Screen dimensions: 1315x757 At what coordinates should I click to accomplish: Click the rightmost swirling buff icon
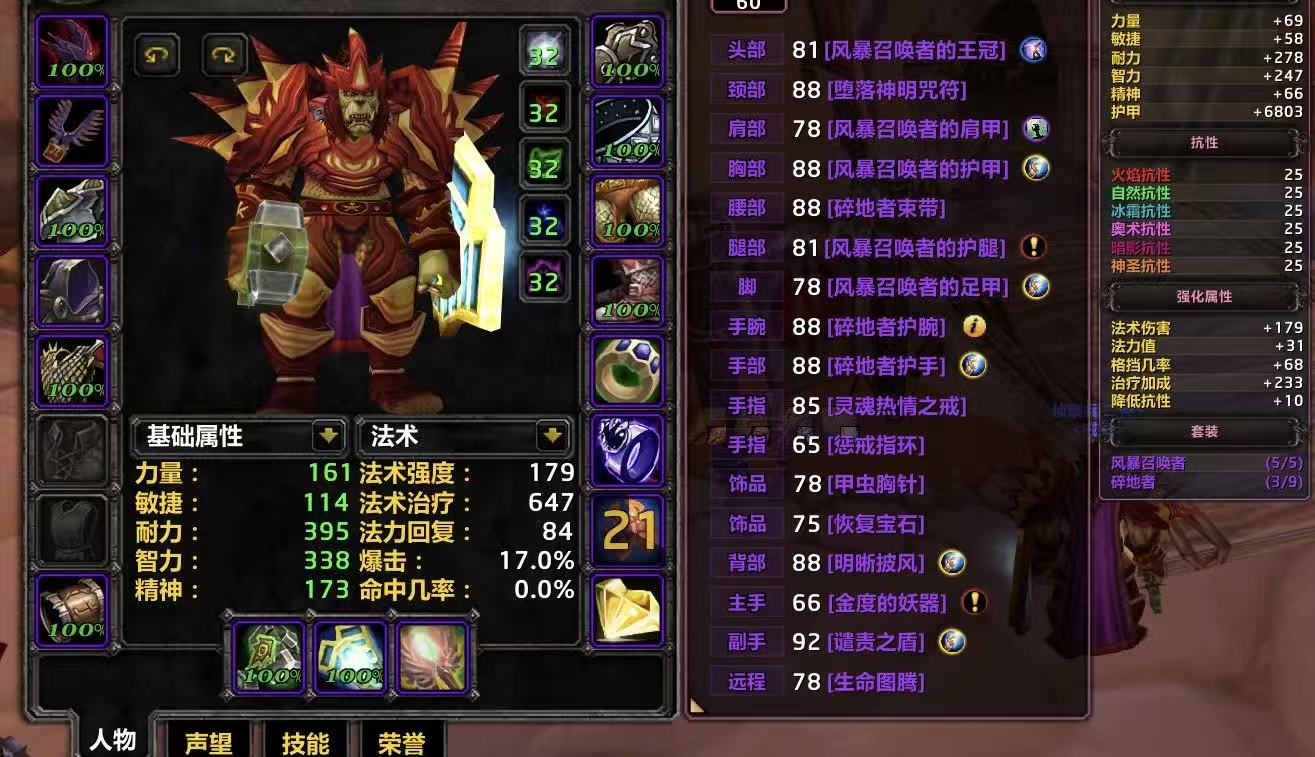(430, 660)
